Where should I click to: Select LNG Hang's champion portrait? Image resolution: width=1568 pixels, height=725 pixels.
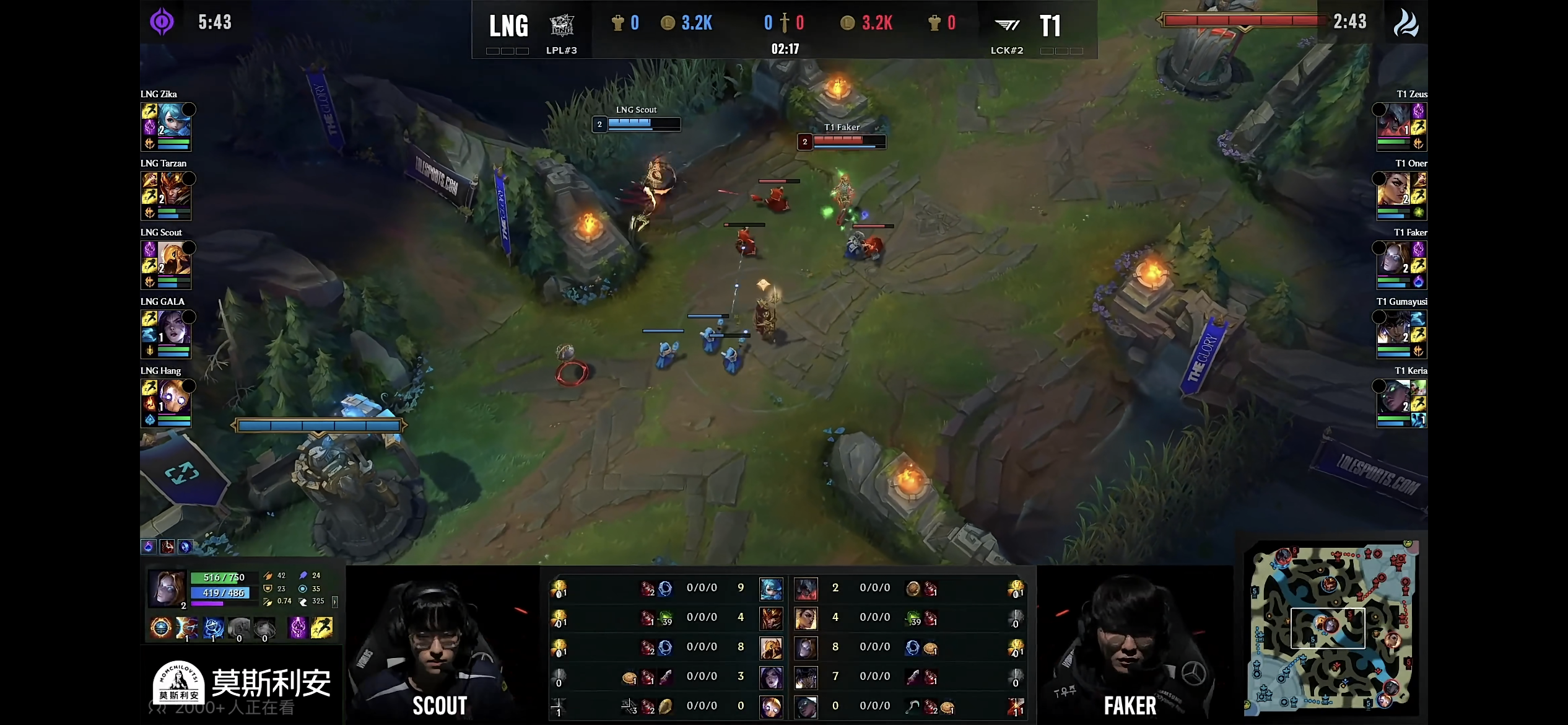[173, 397]
